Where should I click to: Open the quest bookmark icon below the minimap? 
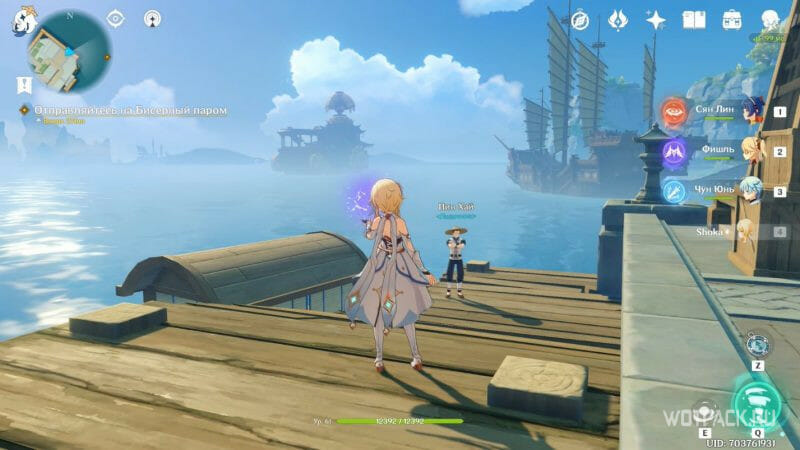pos(23,85)
